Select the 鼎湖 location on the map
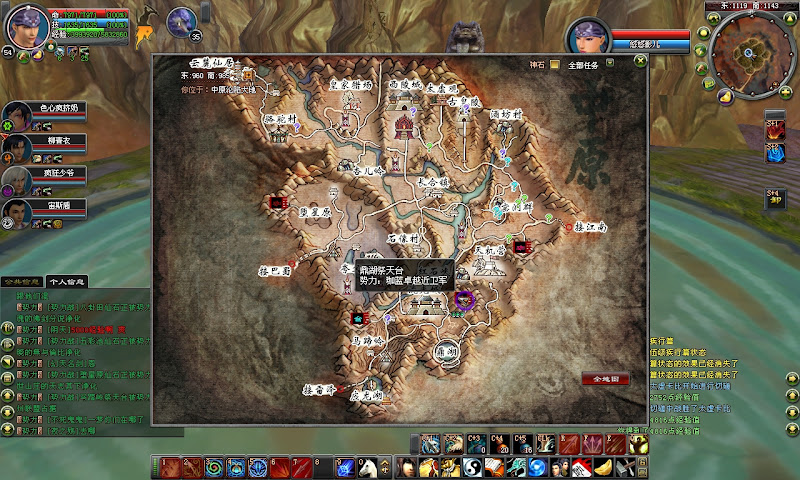Screen dimensions: 800x480 tap(445, 349)
